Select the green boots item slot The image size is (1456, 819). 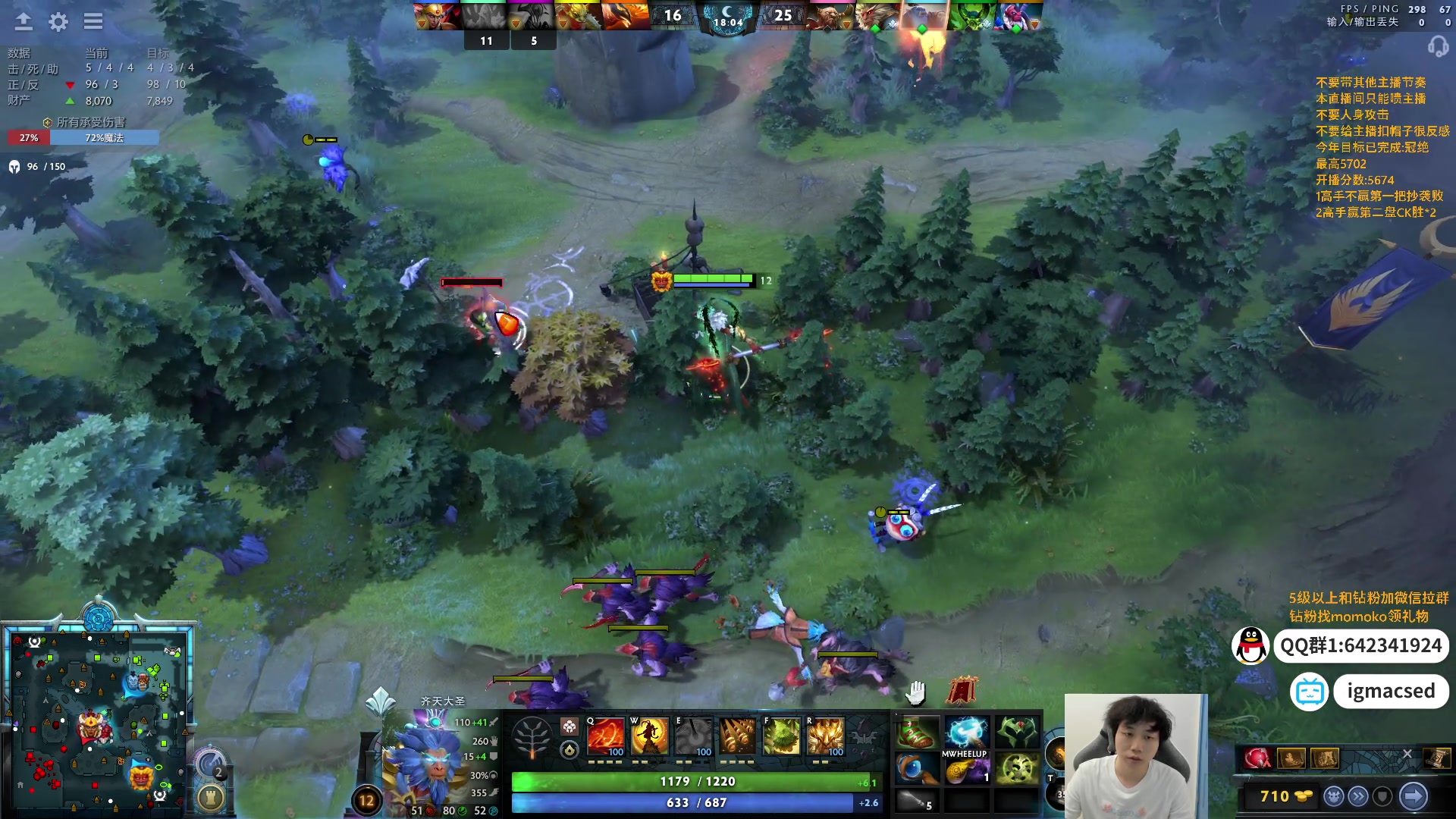(x=918, y=733)
